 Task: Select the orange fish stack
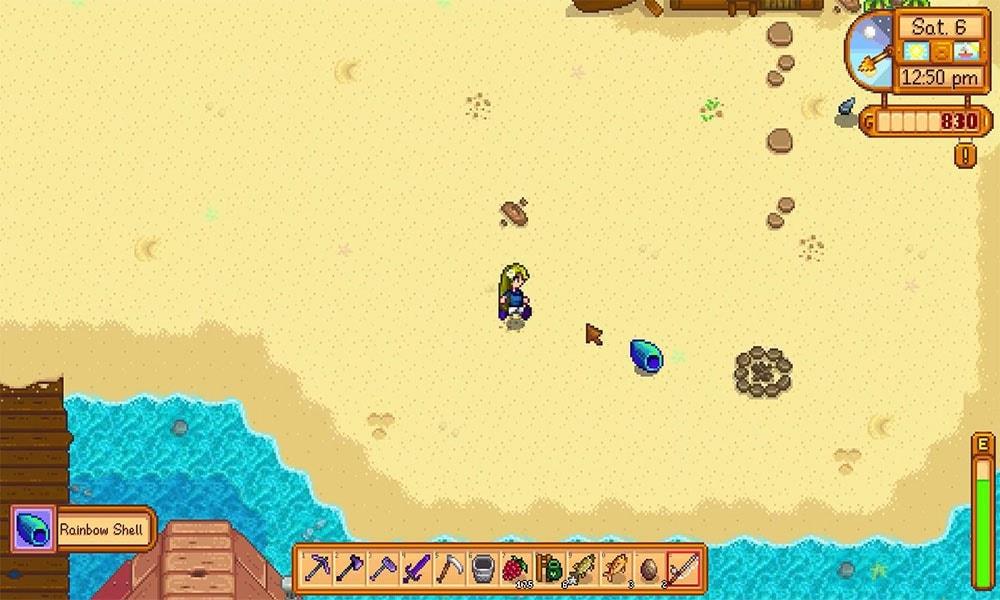(616, 569)
